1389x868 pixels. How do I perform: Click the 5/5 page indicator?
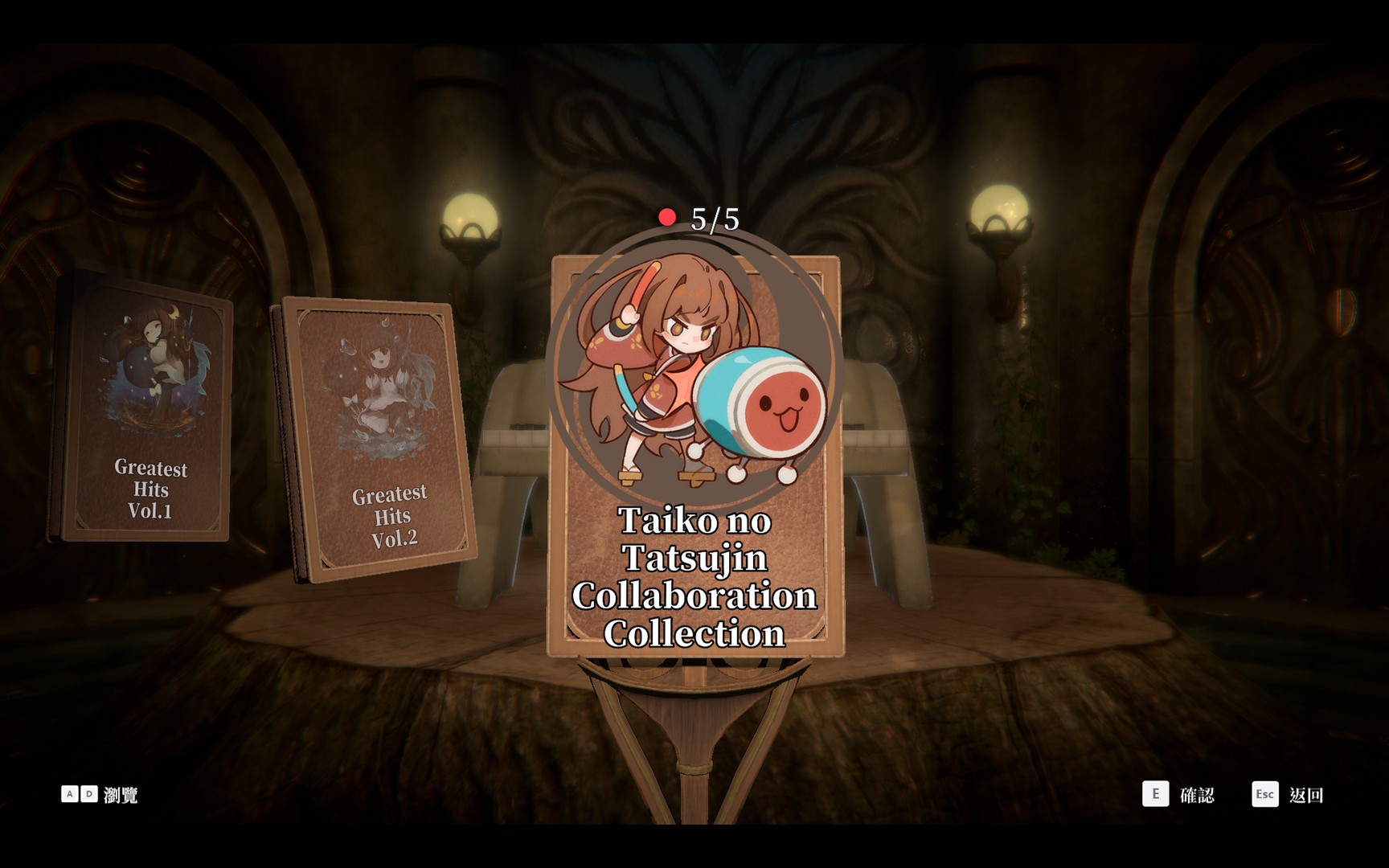point(714,217)
